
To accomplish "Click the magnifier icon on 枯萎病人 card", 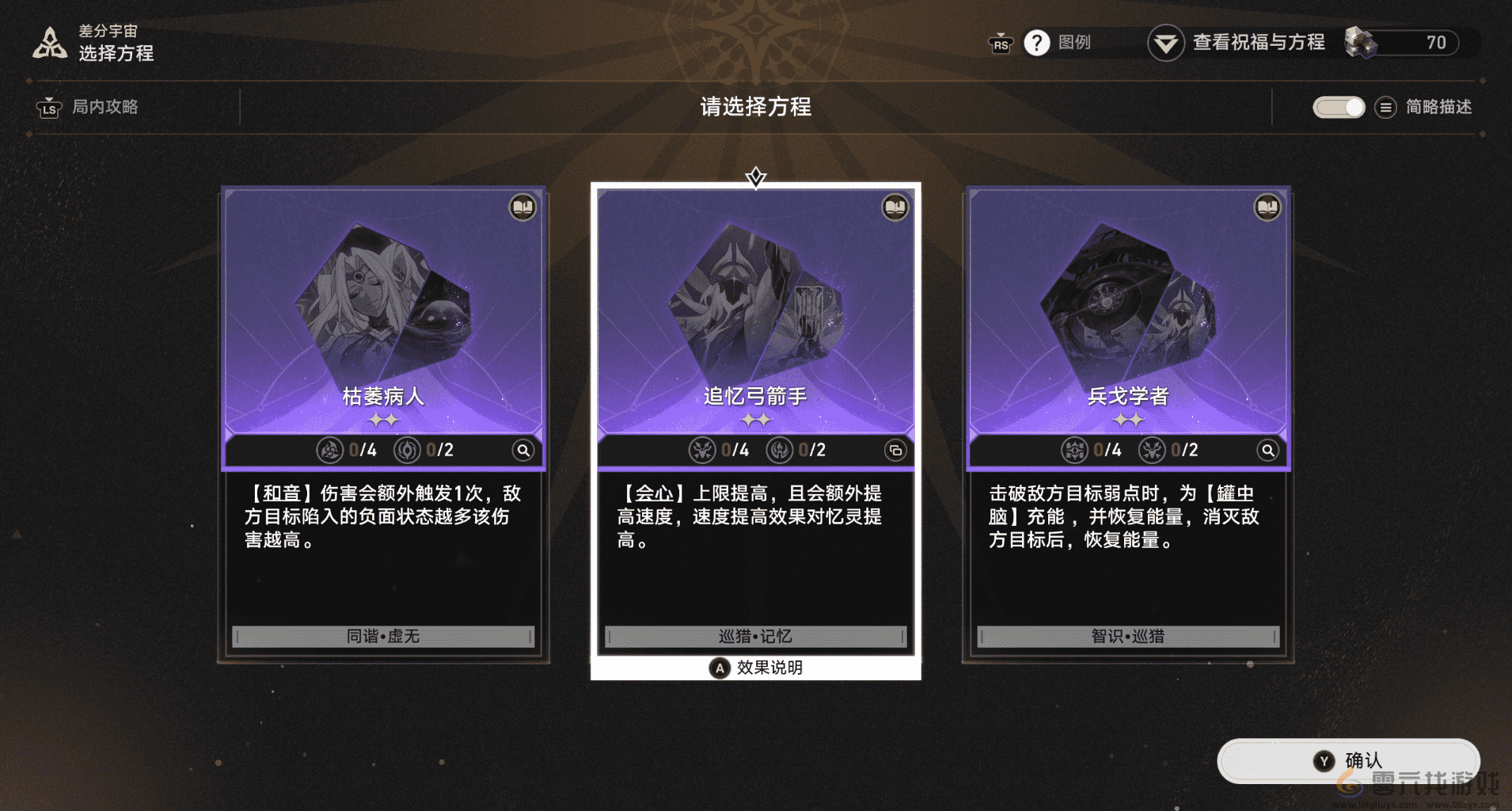I will 523,450.
